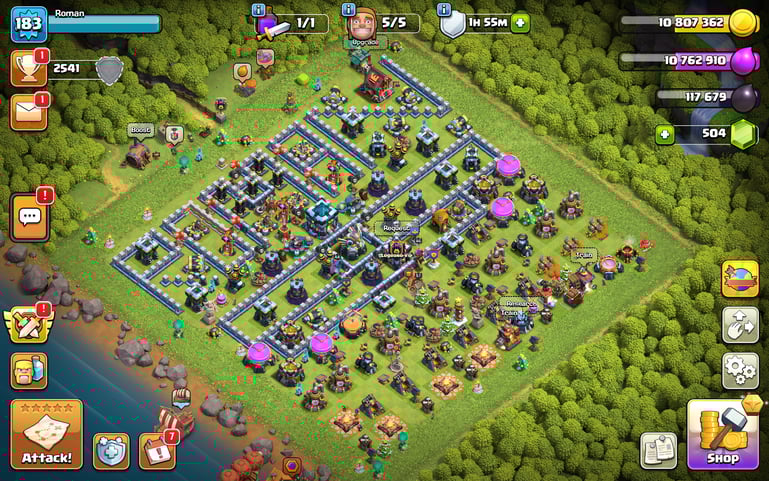Image resolution: width=769 pixels, height=481 pixels.
Task: Open the trophy league profile
Action: [x=29, y=68]
